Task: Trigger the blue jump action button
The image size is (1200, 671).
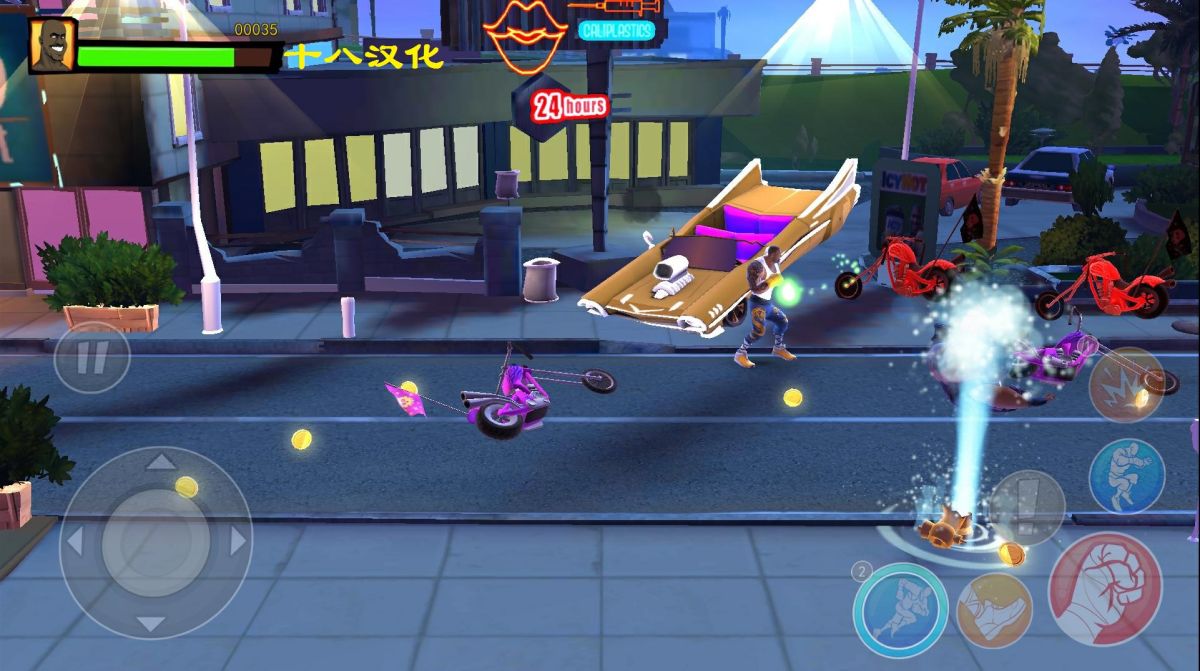Action: [x=1126, y=476]
